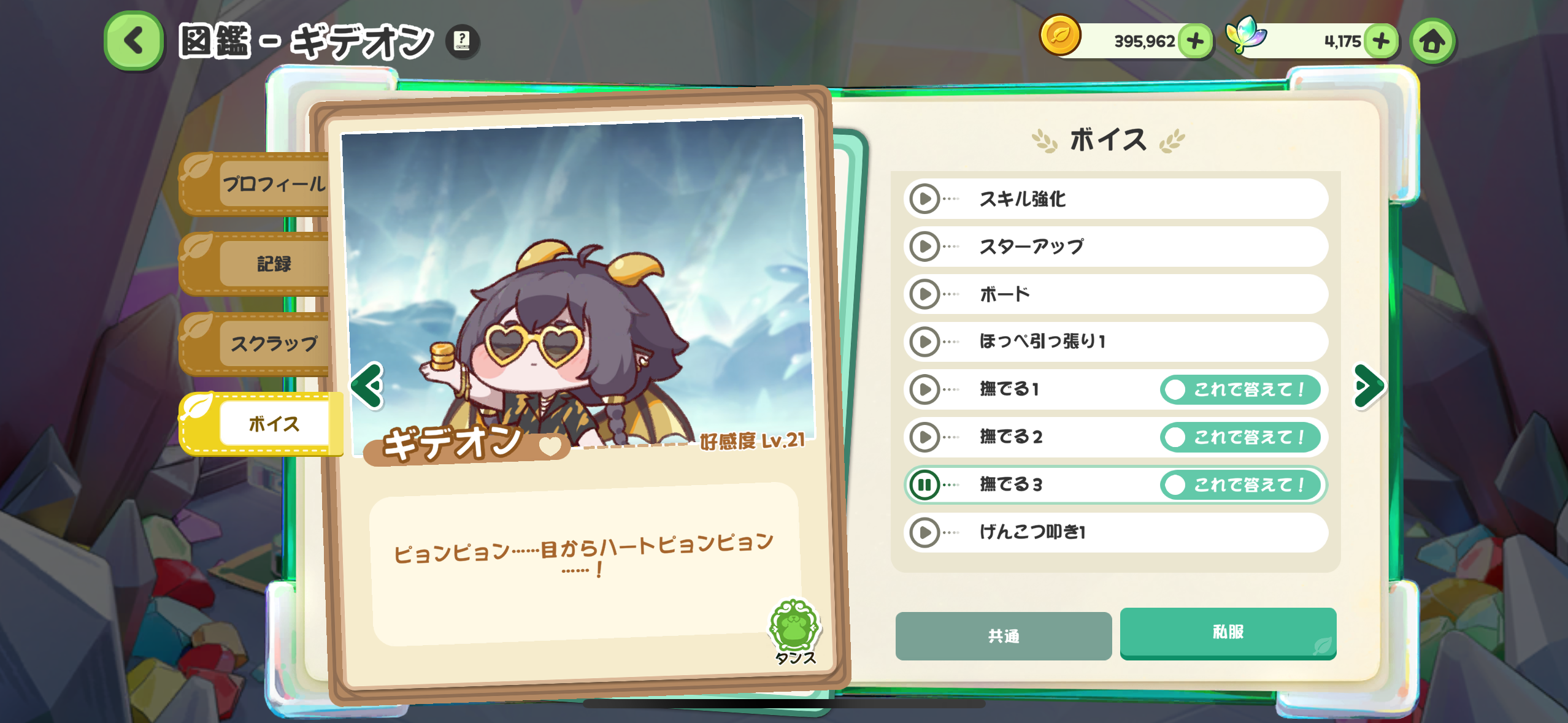The image size is (1568, 723).
Task: Select the スクラップ tab
Action: (272, 343)
